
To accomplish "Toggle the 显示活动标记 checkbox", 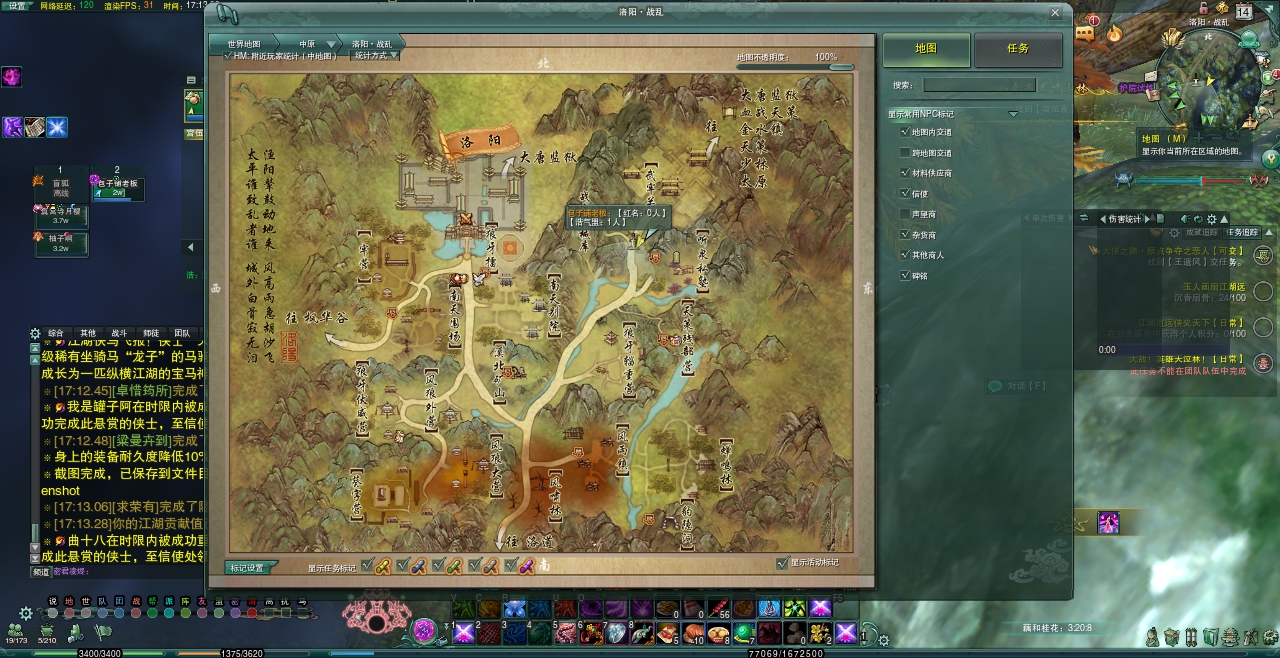I will (782, 563).
